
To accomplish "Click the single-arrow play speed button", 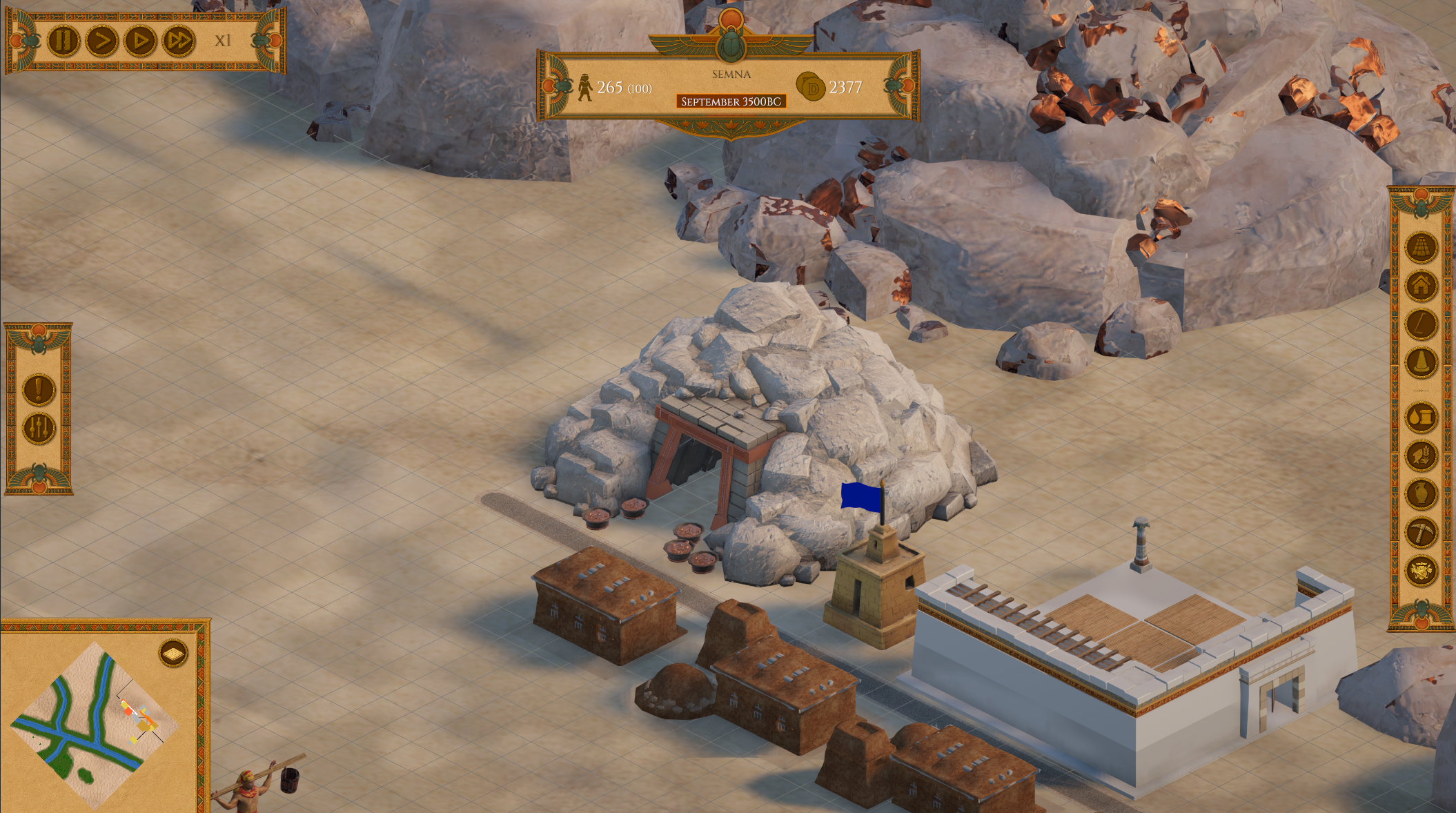I will [x=101, y=39].
